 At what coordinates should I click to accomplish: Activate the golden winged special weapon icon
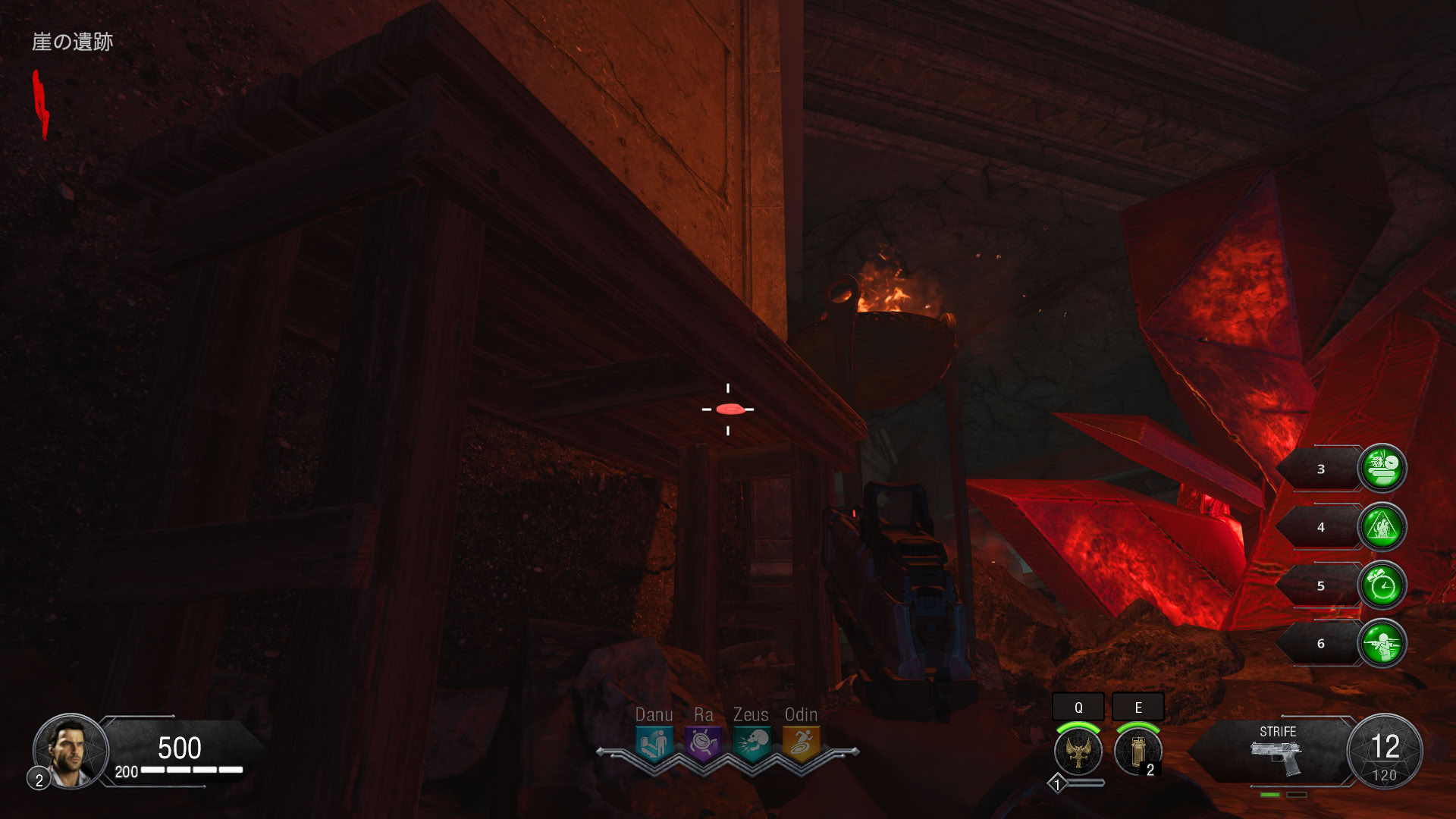pos(1078,752)
